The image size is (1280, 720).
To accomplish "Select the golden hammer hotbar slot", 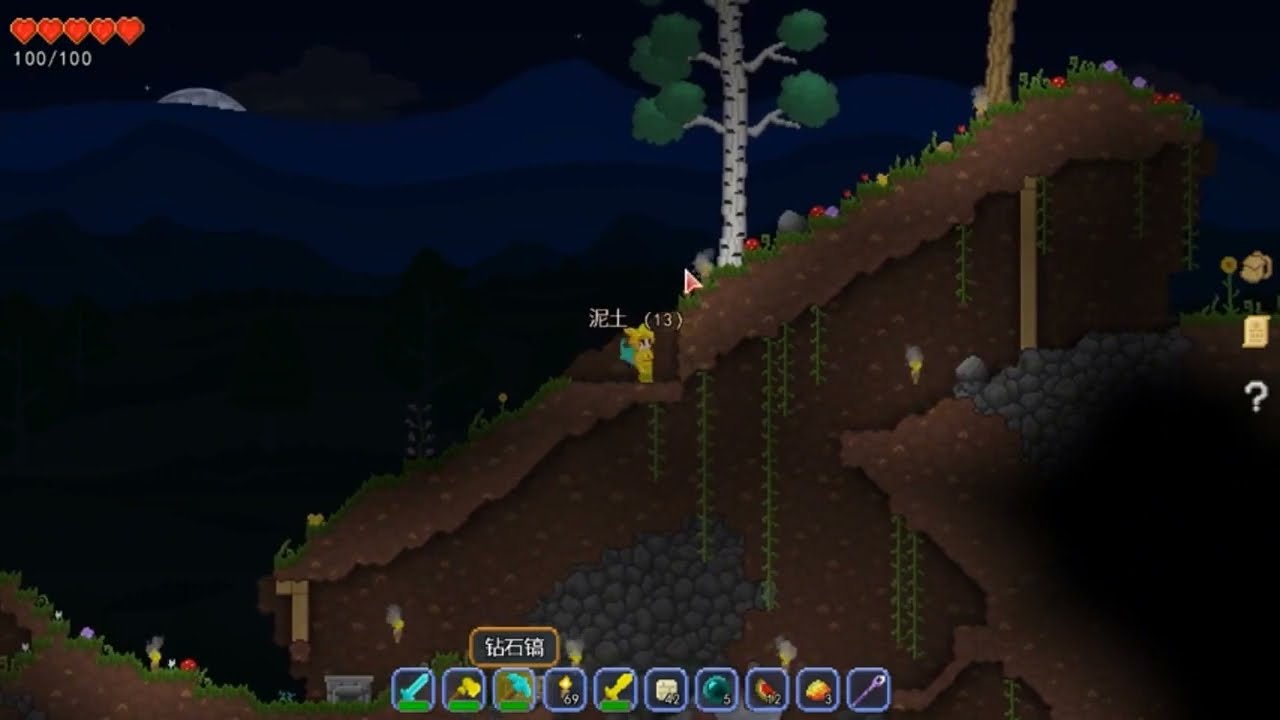I will click(464, 689).
